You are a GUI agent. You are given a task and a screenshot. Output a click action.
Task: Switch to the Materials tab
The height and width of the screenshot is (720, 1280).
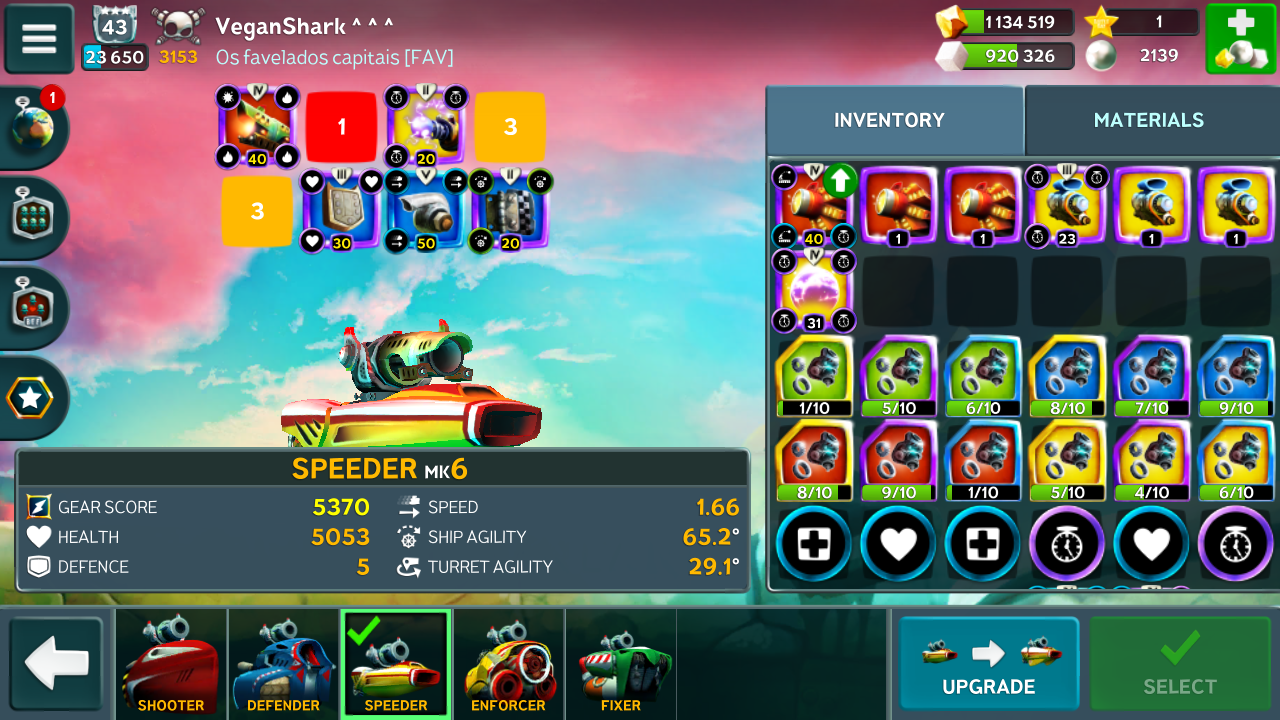coord(1148,120)
